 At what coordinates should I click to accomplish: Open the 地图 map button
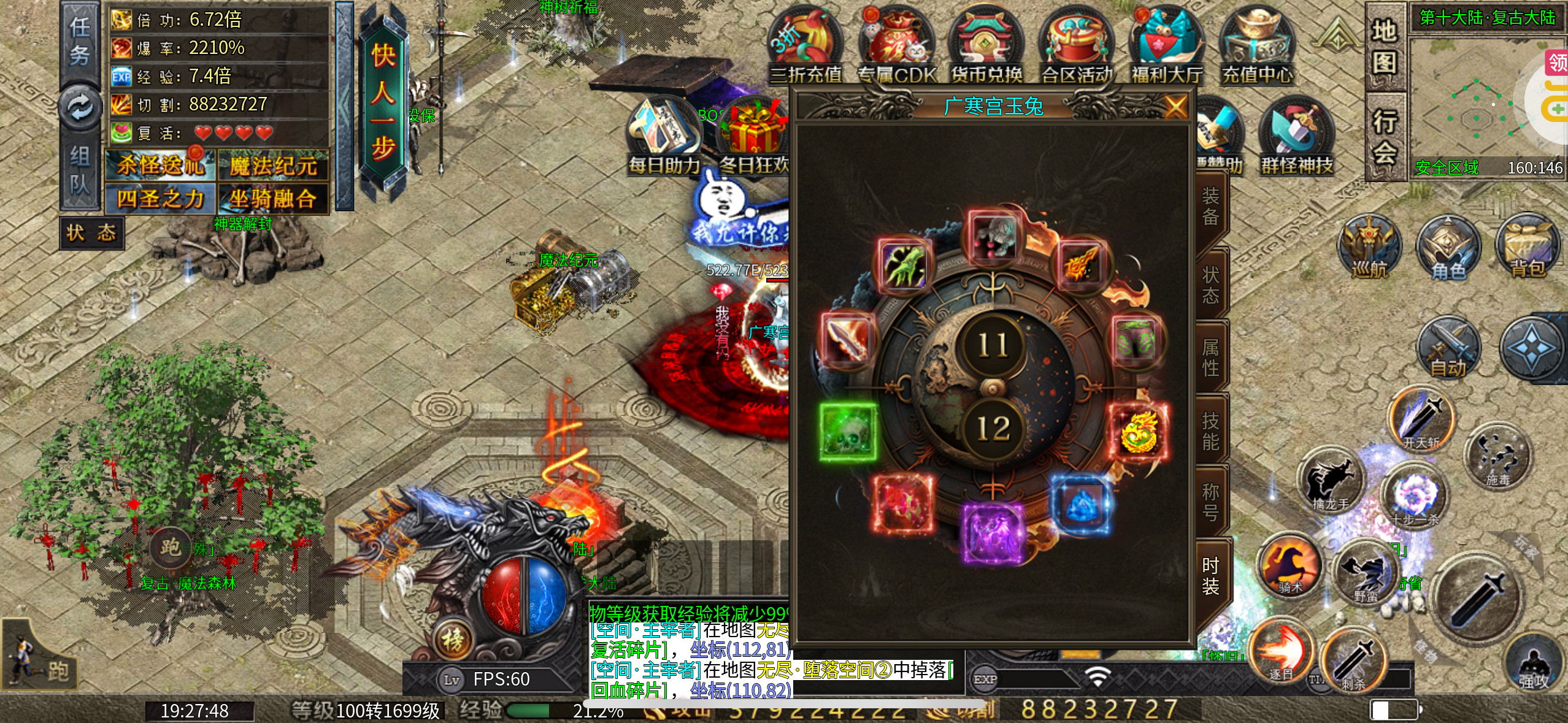click(x=1385, y=47)
